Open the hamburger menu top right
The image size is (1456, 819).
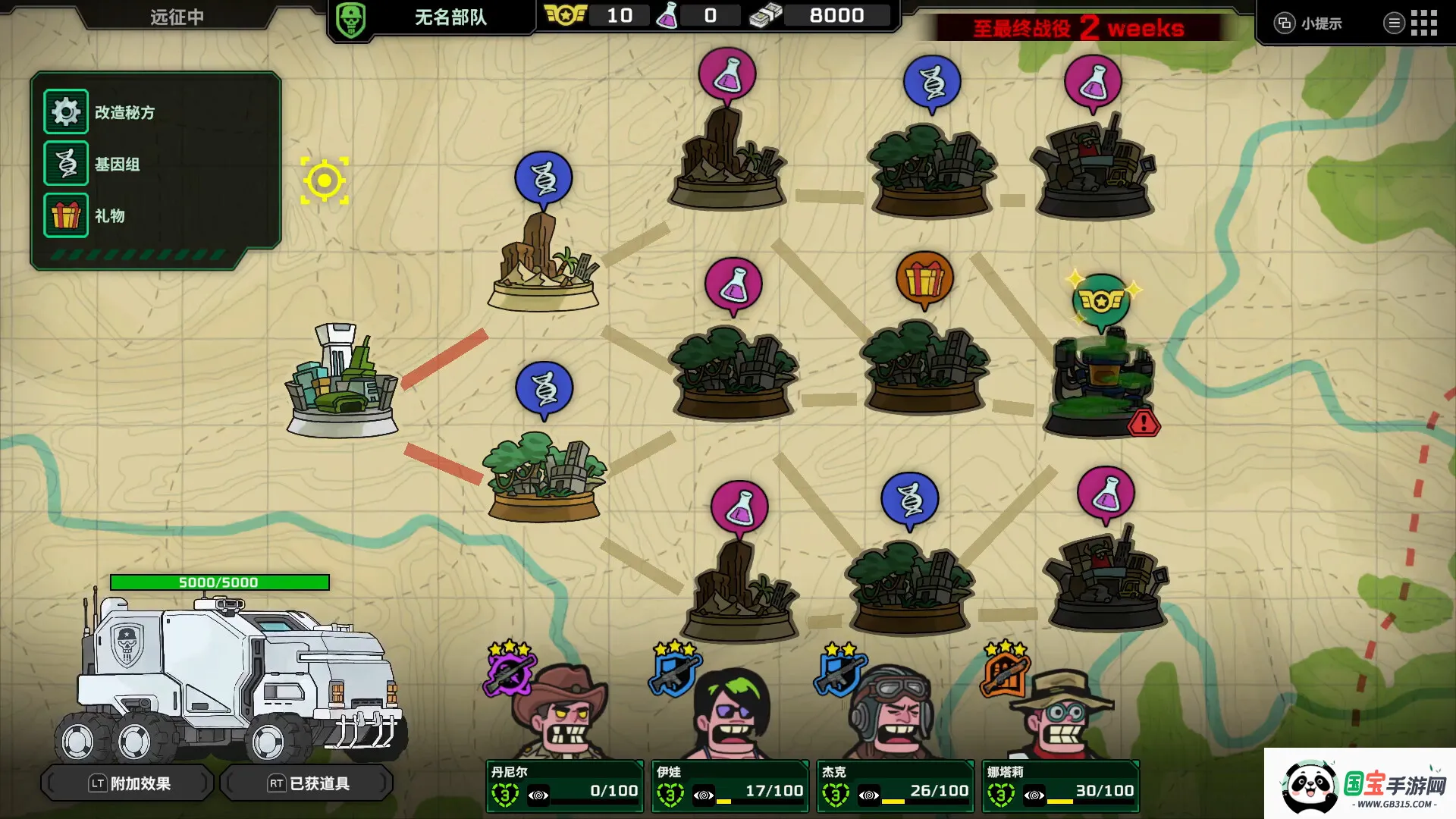pyautogui.click(x=1394, y=23)
